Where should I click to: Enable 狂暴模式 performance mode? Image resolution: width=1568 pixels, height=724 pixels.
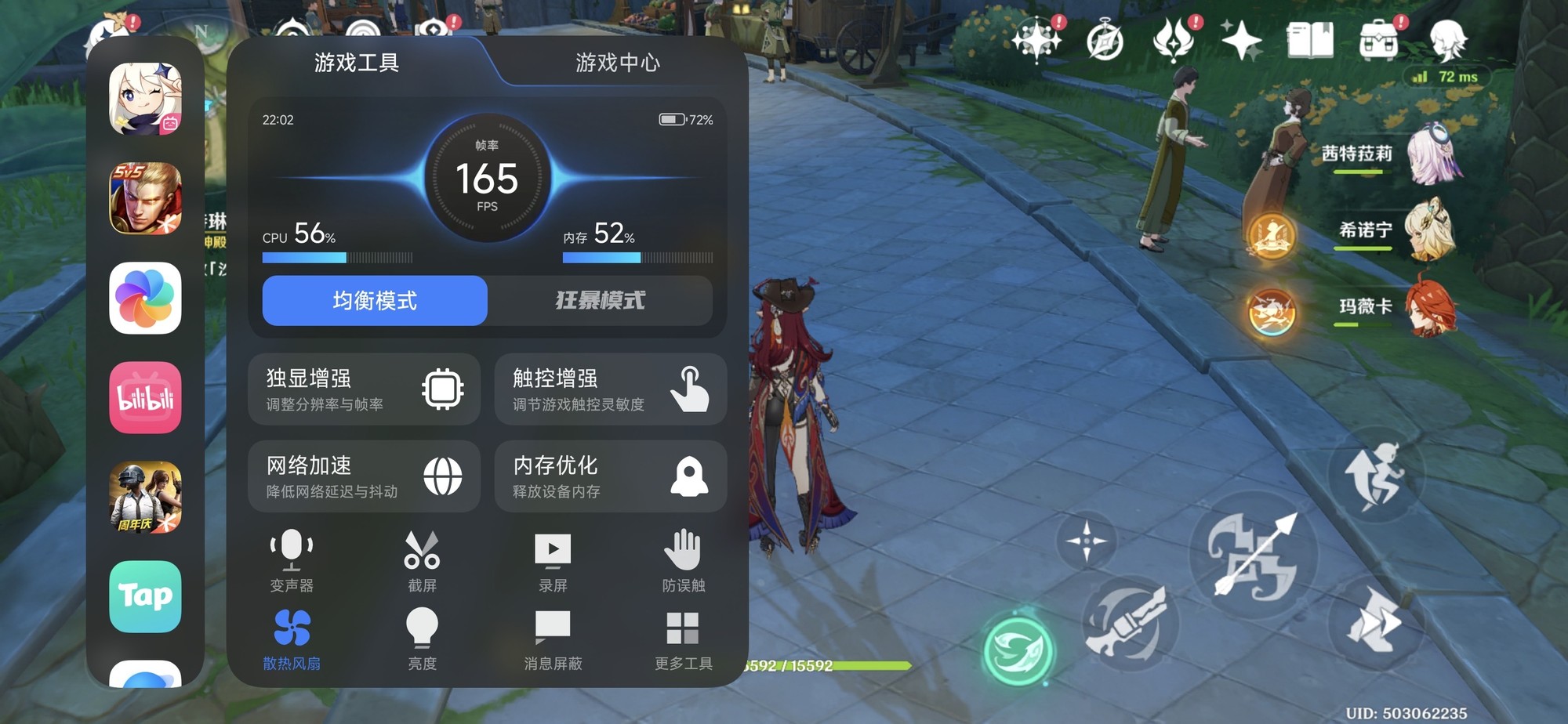pos(599,301)
